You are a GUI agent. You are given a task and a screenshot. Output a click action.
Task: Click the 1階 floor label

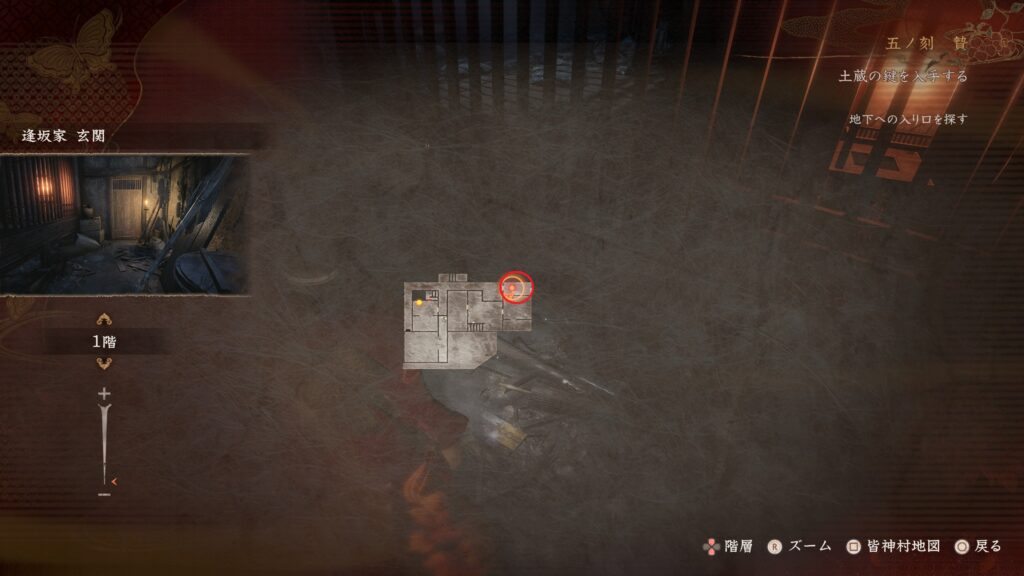point(104,342)
